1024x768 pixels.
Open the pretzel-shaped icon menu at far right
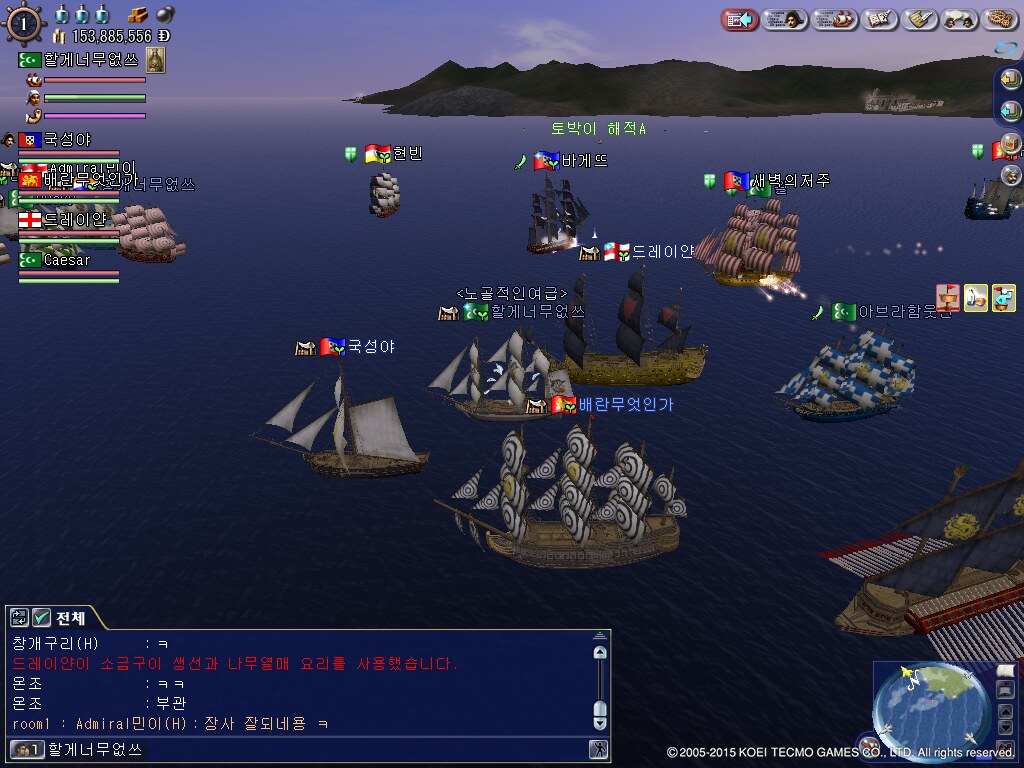[x=1000, y=19]
